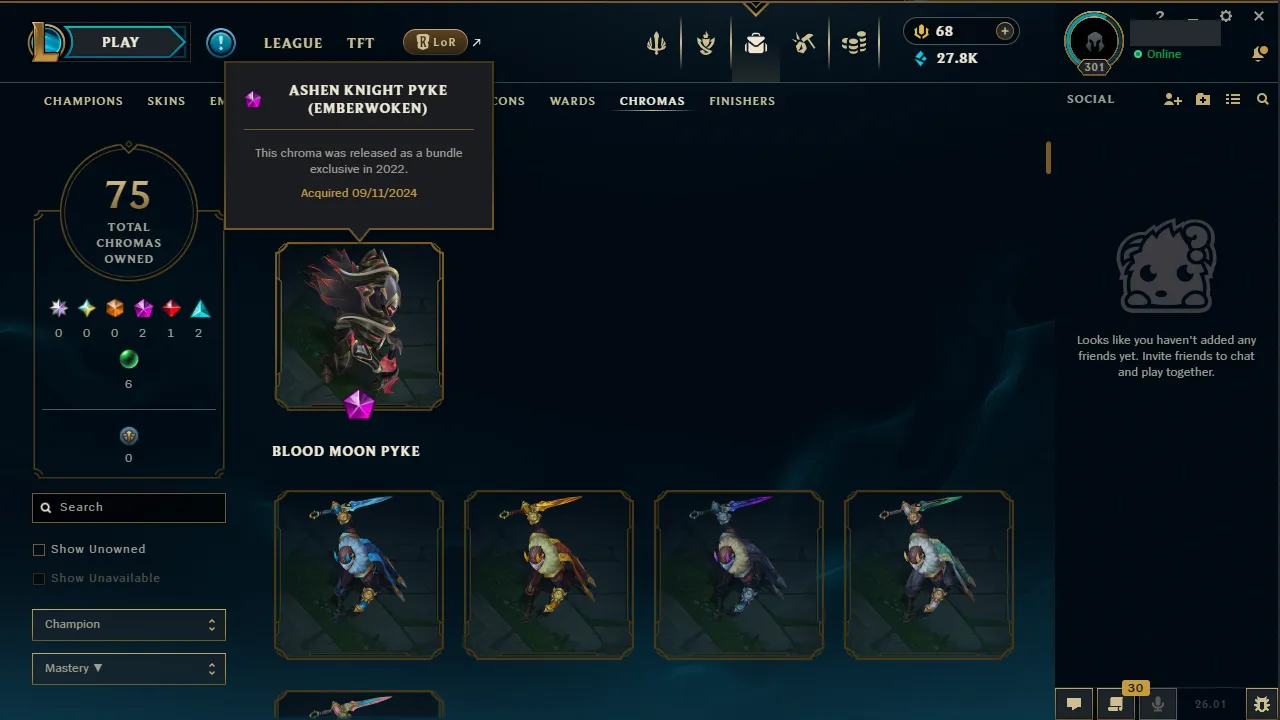The image size is (1280, 720).
Task: Open the Champion filter dropdown
Action: click(128, 624)
